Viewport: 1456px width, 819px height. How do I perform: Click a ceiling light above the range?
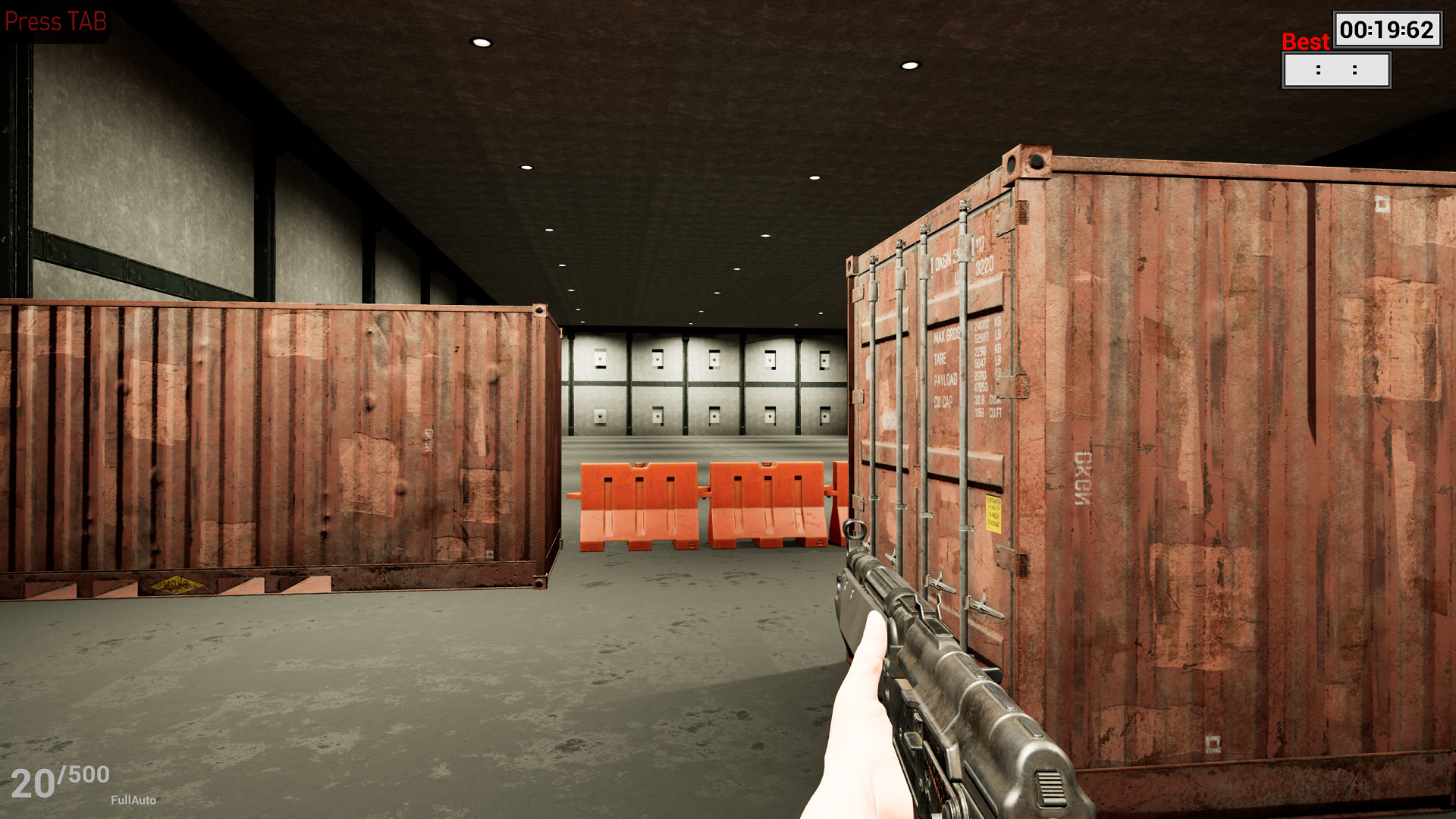click(x=480, y=42)
